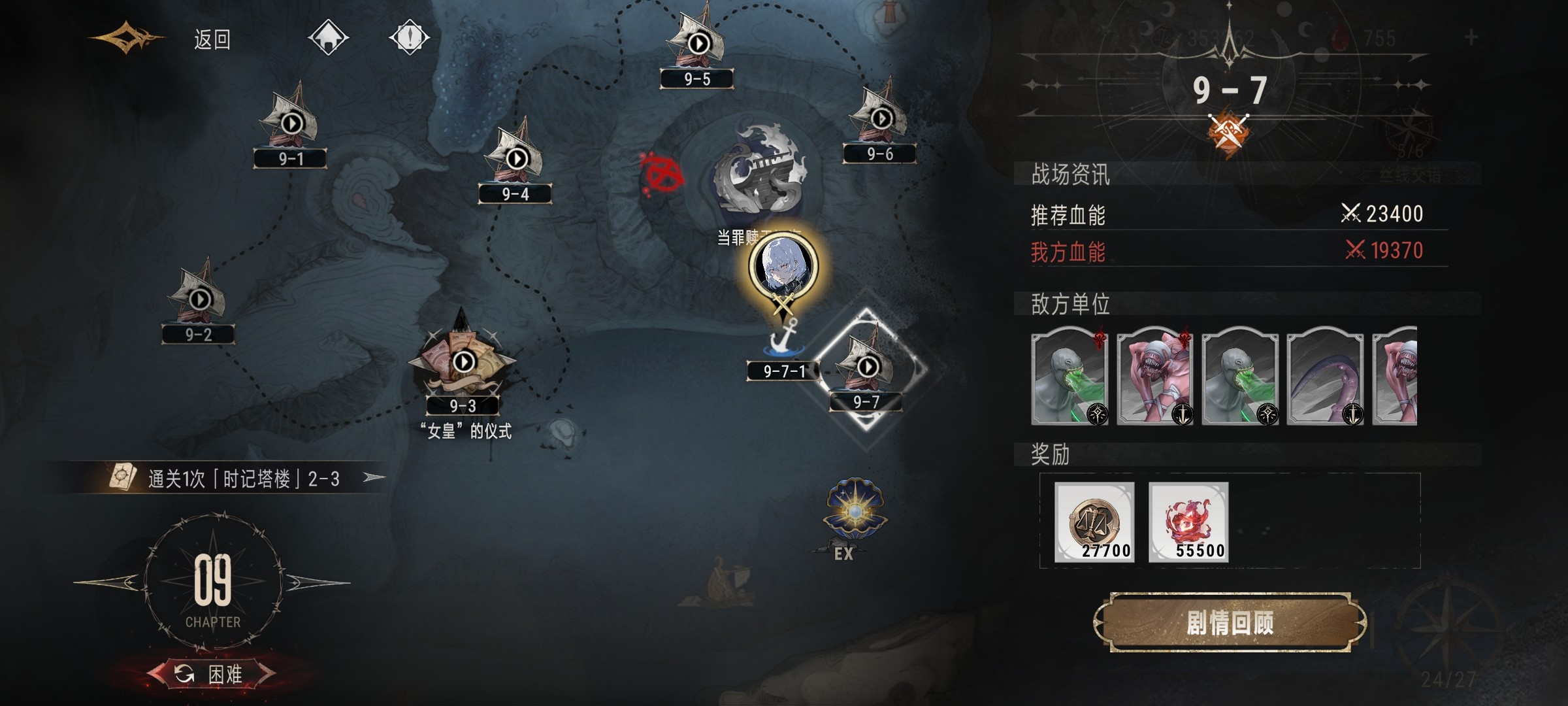Click the 剧情回顾 story review button

1230,623
